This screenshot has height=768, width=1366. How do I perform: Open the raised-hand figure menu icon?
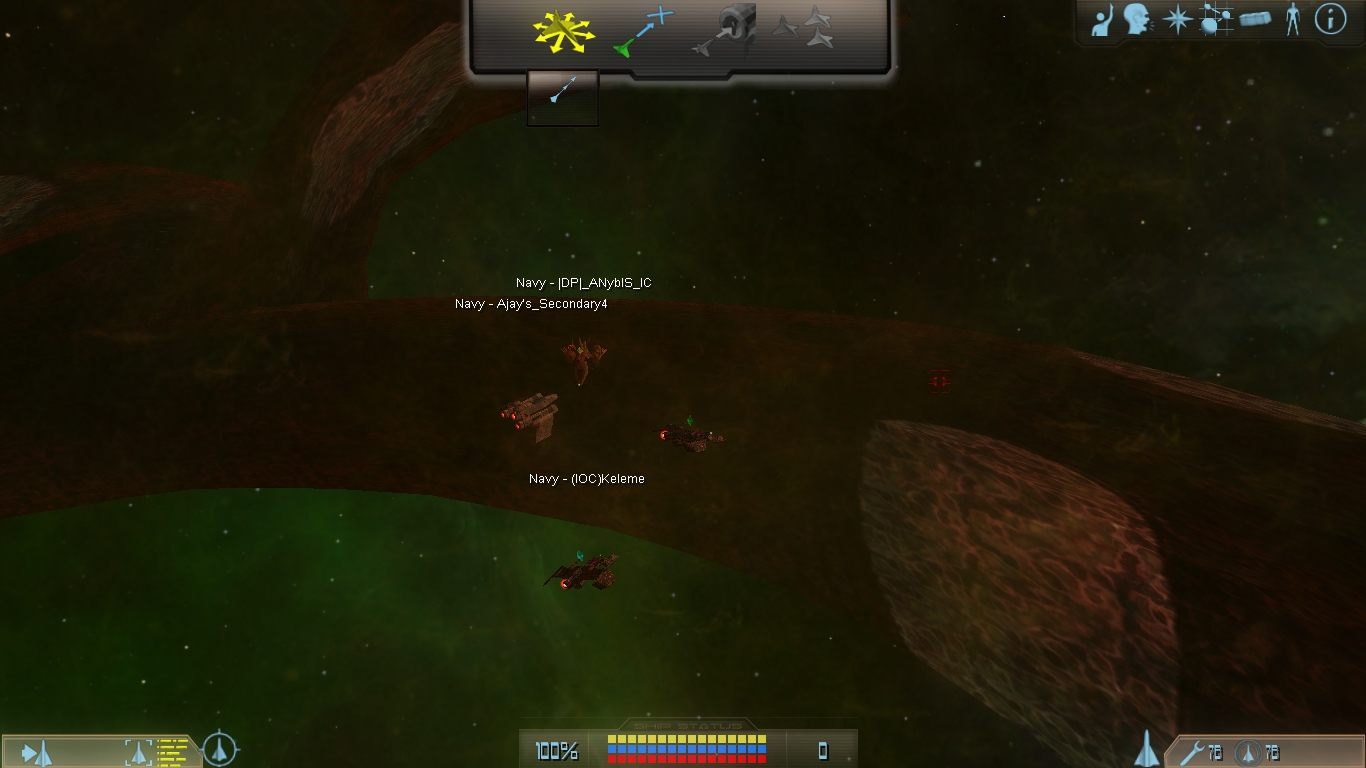point(1102,20)
